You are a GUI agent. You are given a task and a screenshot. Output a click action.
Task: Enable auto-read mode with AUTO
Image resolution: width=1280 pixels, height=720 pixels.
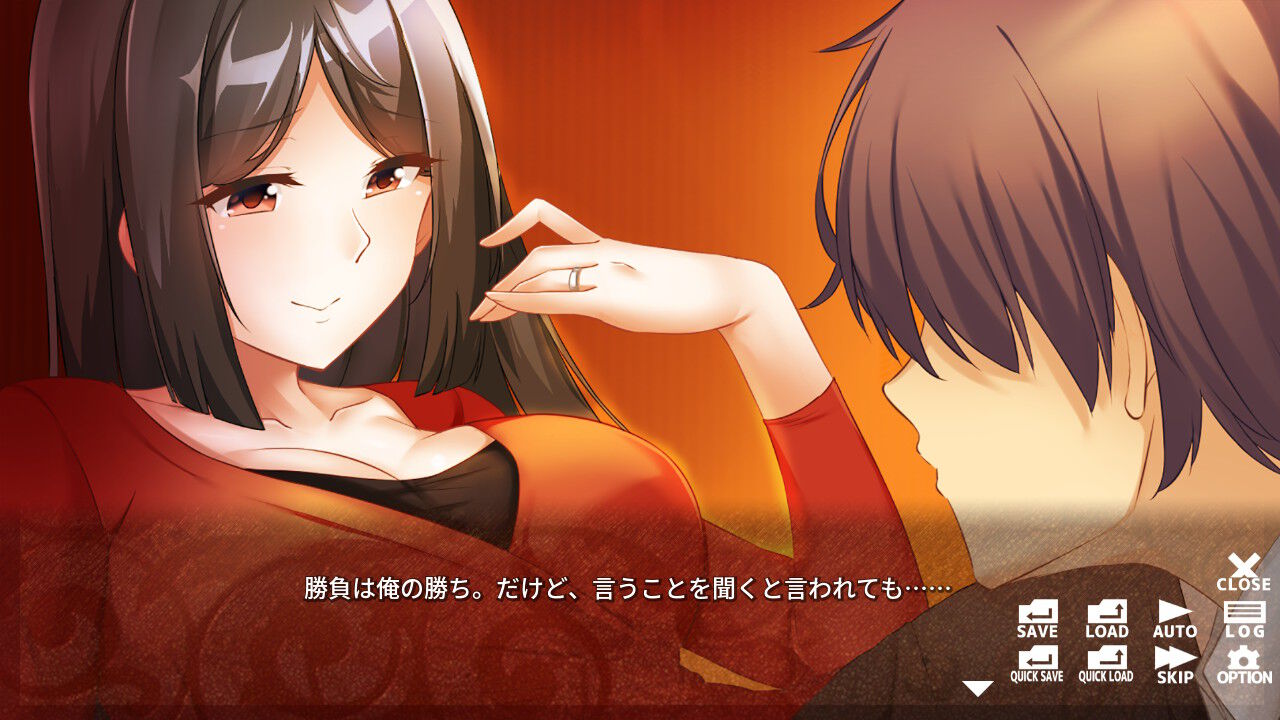[x=1174, y=613]
